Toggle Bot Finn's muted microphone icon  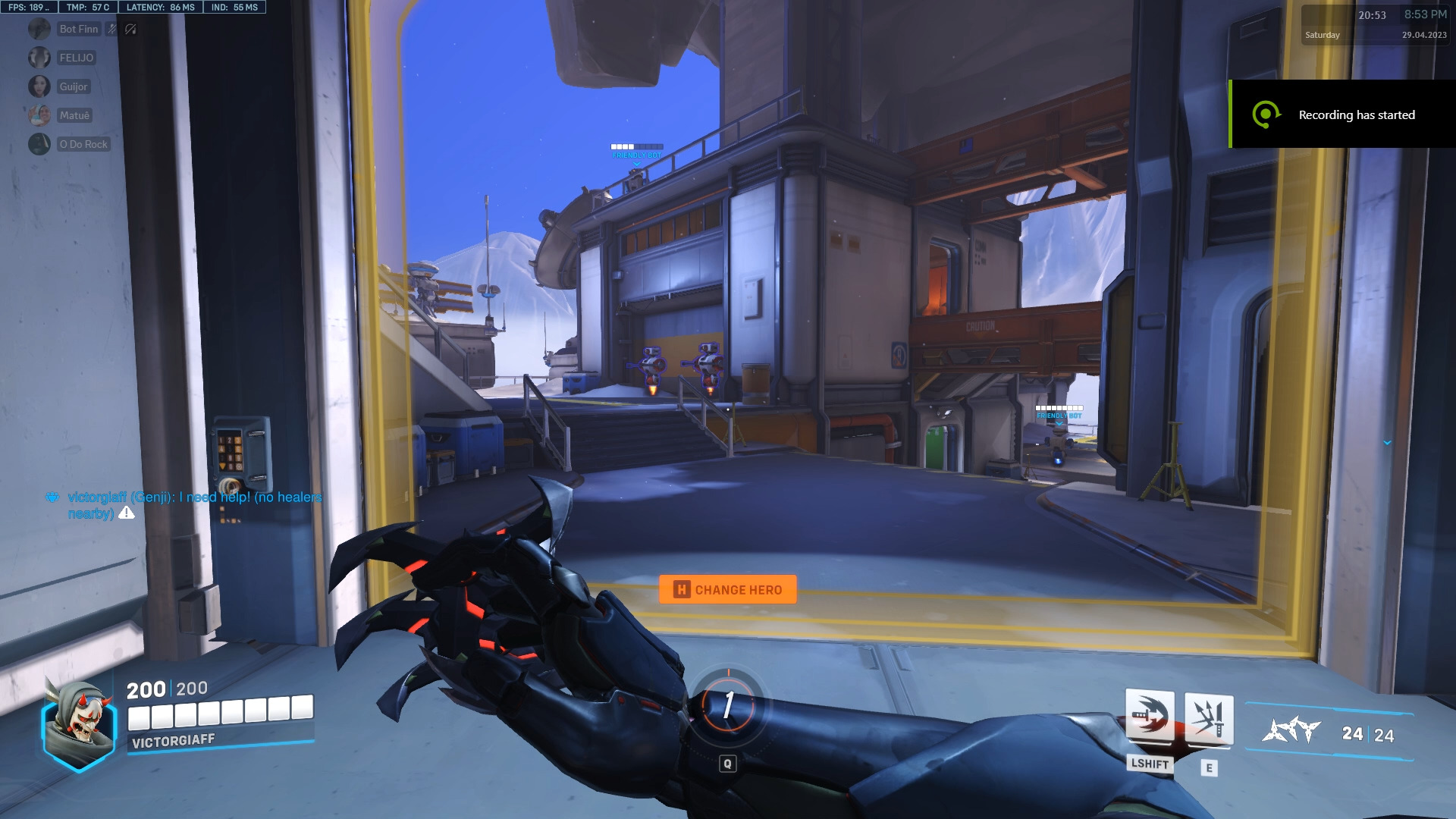111,28
